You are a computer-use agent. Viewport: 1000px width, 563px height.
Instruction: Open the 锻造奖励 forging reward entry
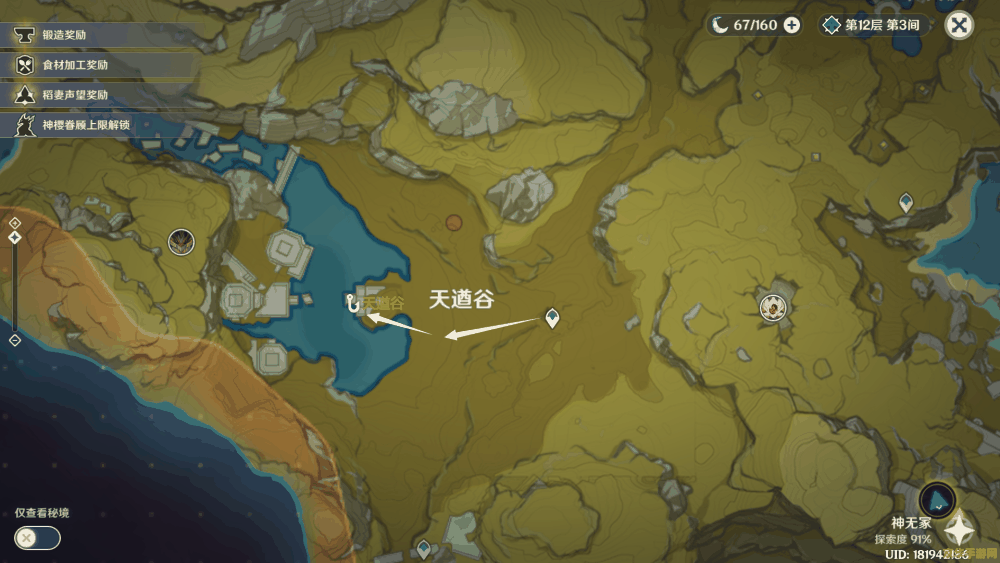pyautogui.click(x=65, y=35)
